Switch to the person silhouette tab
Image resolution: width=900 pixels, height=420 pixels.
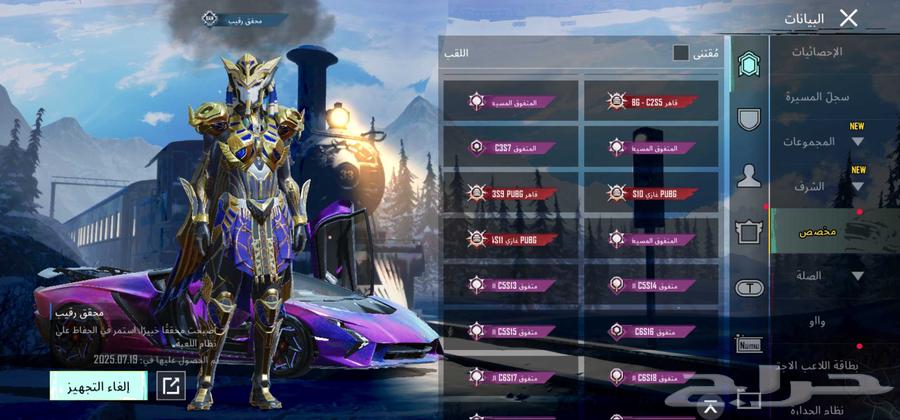click(748, 177)
